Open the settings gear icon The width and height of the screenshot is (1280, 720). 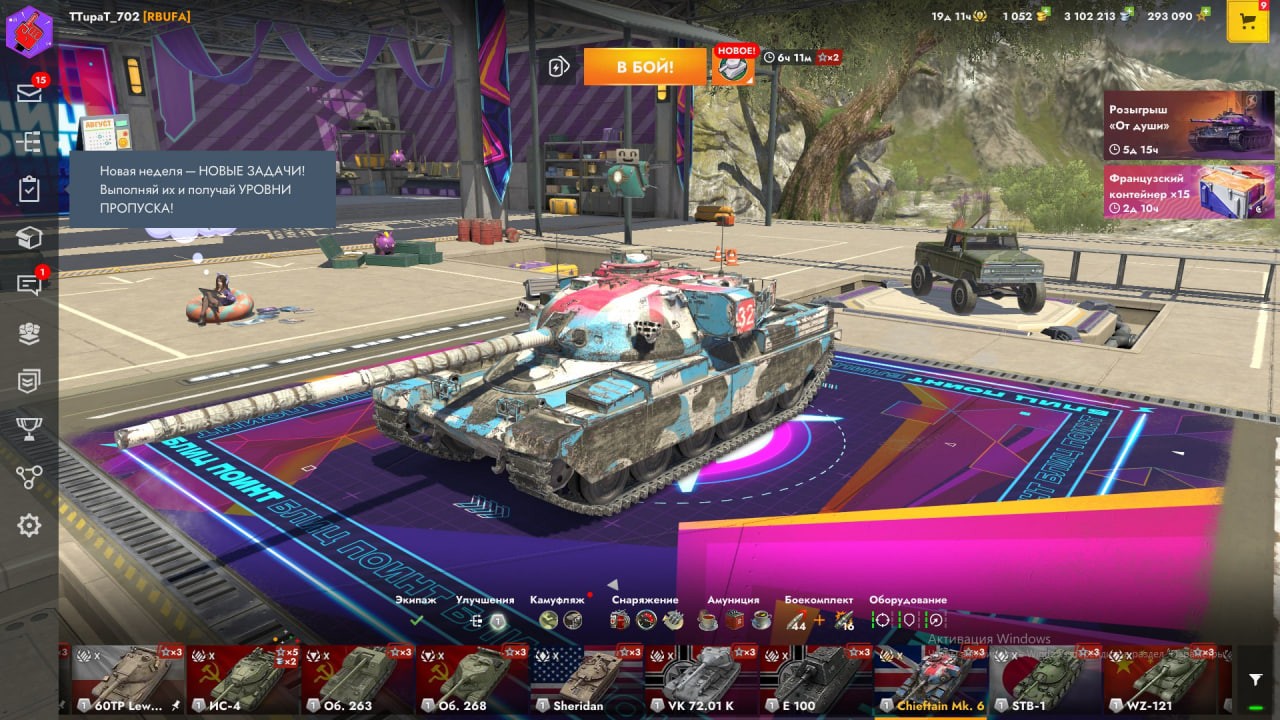pyautogui.click(x=29, y=525)
